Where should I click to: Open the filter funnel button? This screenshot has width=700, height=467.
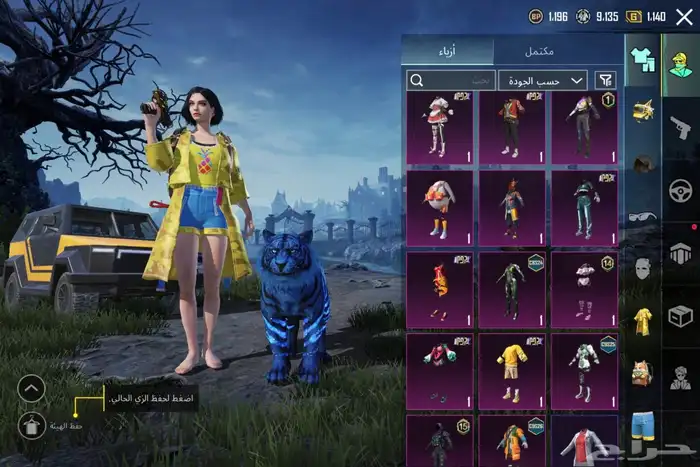605,80
